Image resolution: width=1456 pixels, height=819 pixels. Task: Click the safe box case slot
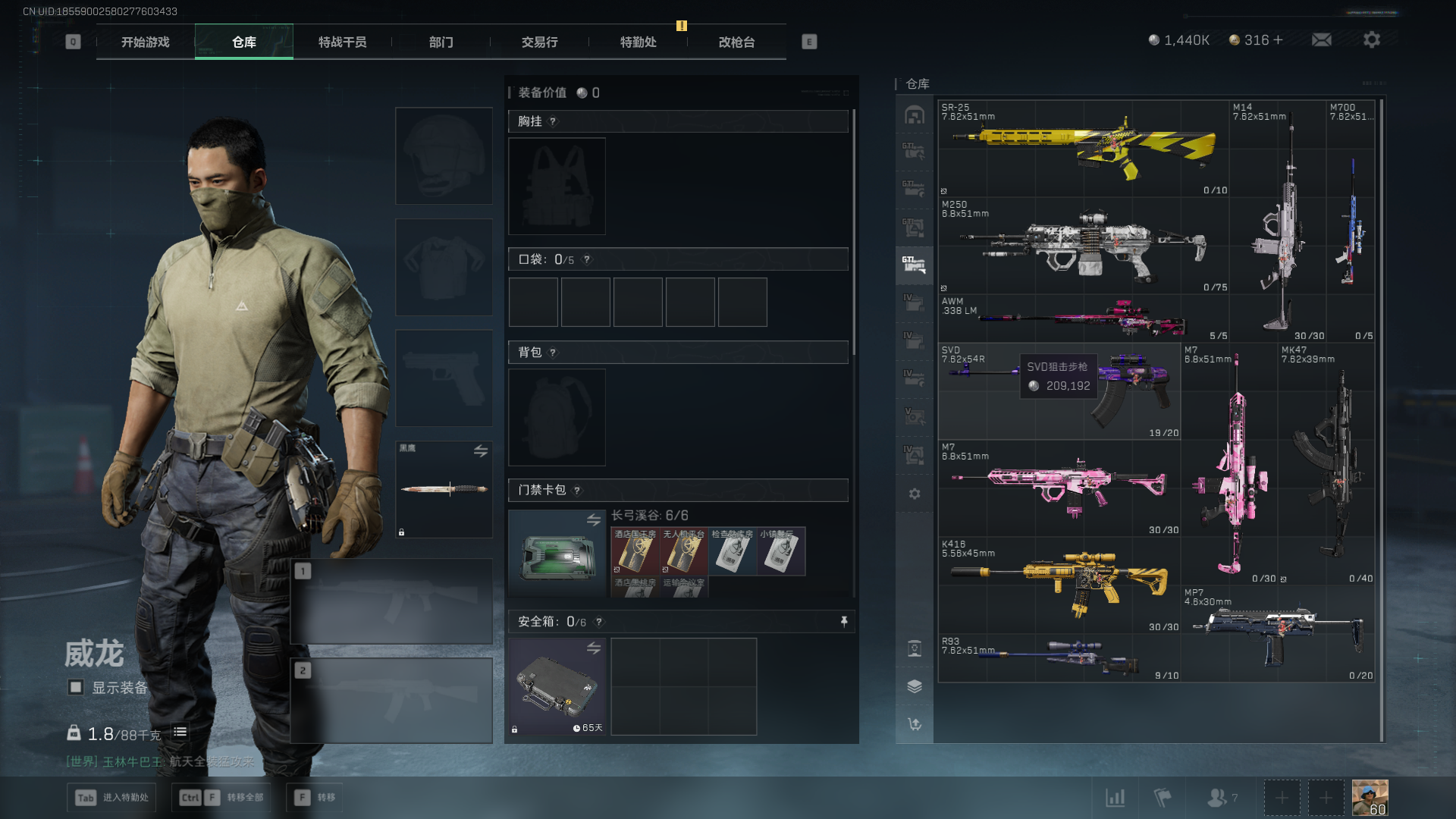click(557, 686)
